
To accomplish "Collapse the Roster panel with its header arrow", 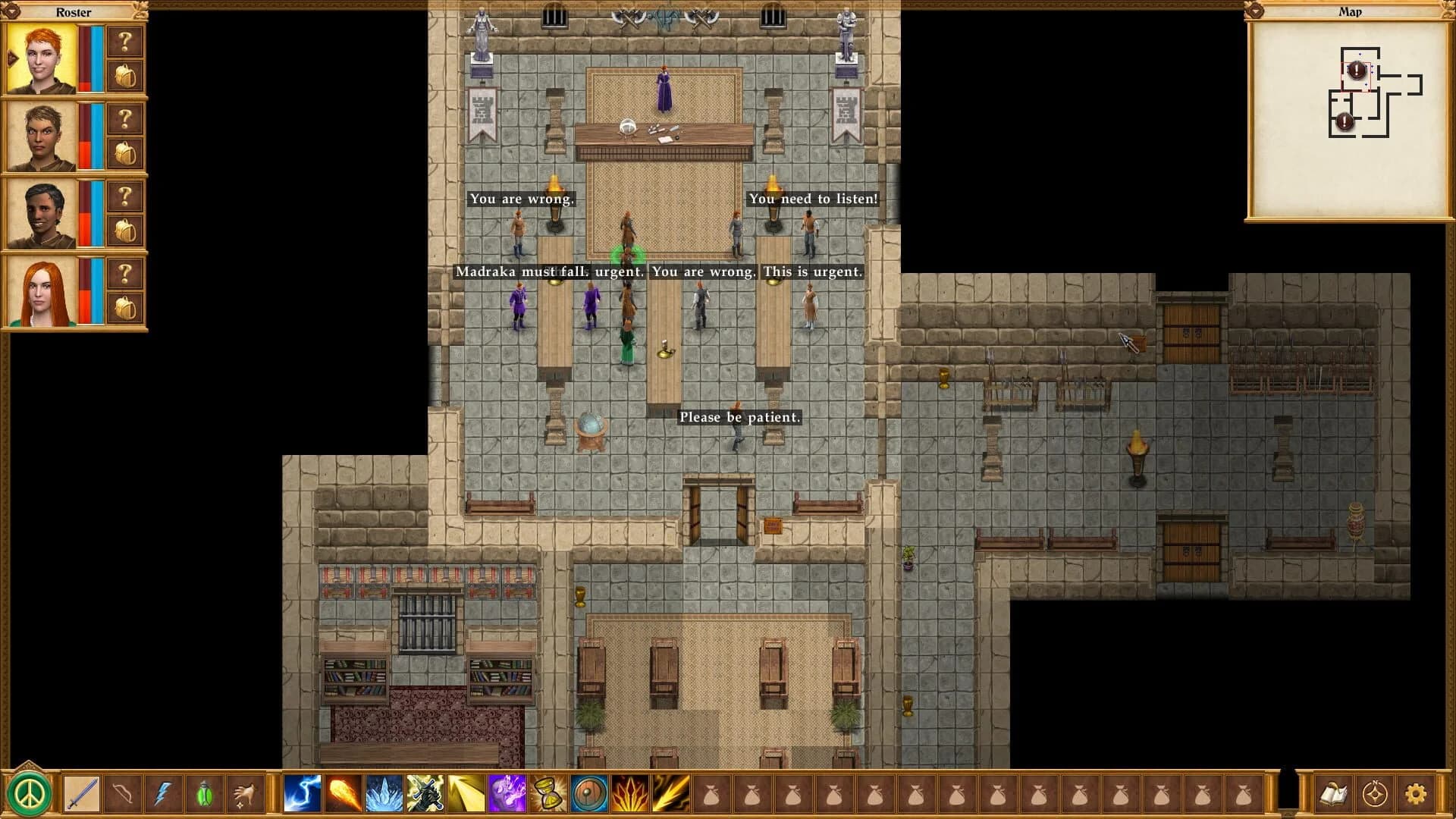I will point(14,12).
